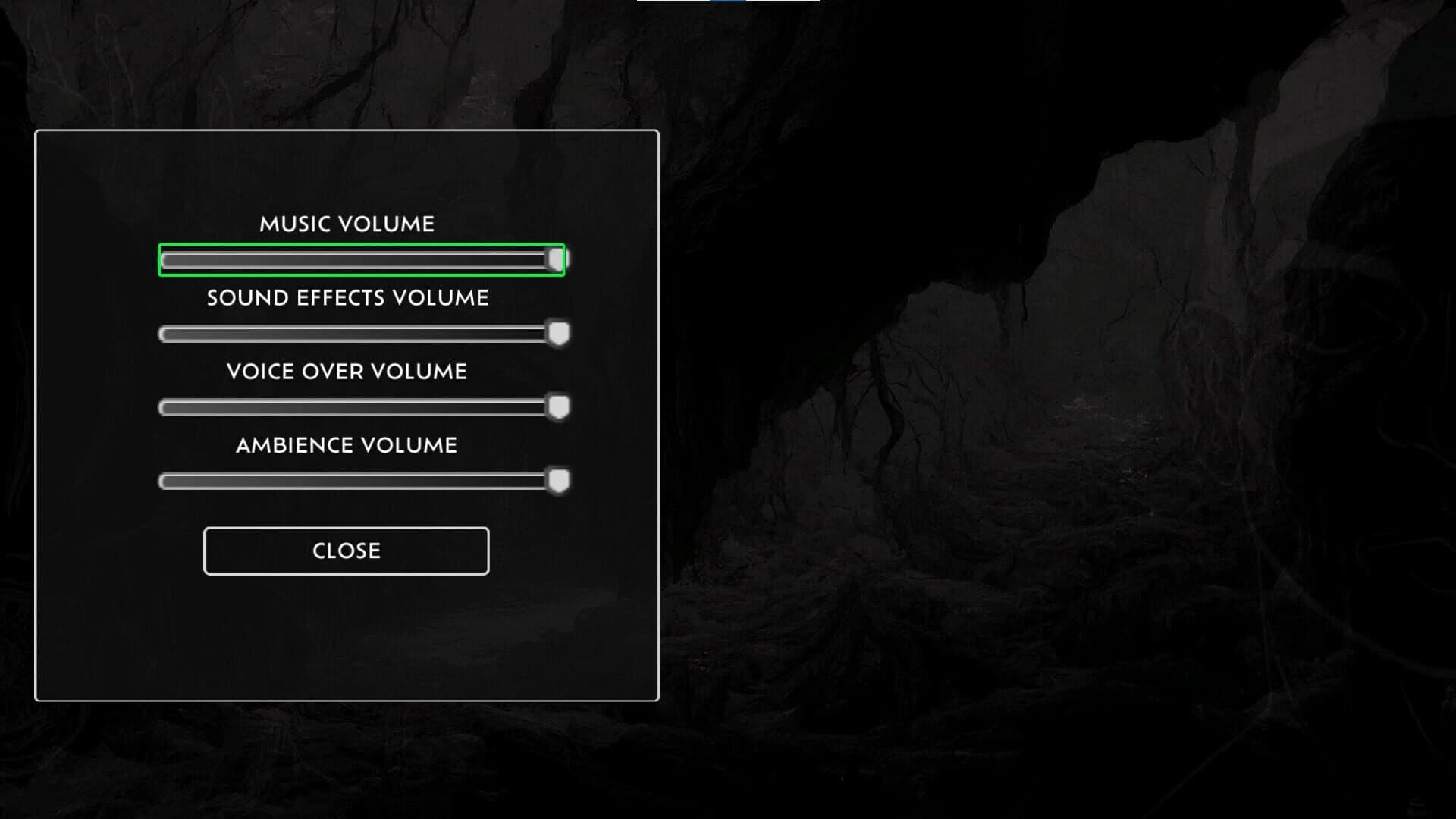This screenshot has height=819, width=1456.
Task: Click the Ambience Volume slider handle
Action: pyautogui.click(x=559, y=480)
